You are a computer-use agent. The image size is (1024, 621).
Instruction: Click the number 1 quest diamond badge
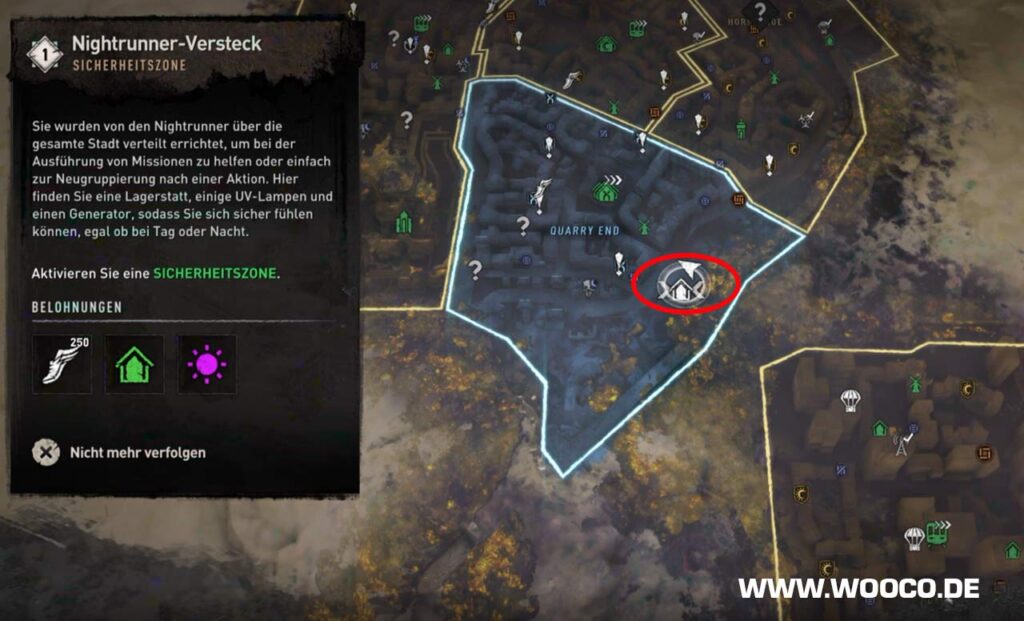coord(43,53)
